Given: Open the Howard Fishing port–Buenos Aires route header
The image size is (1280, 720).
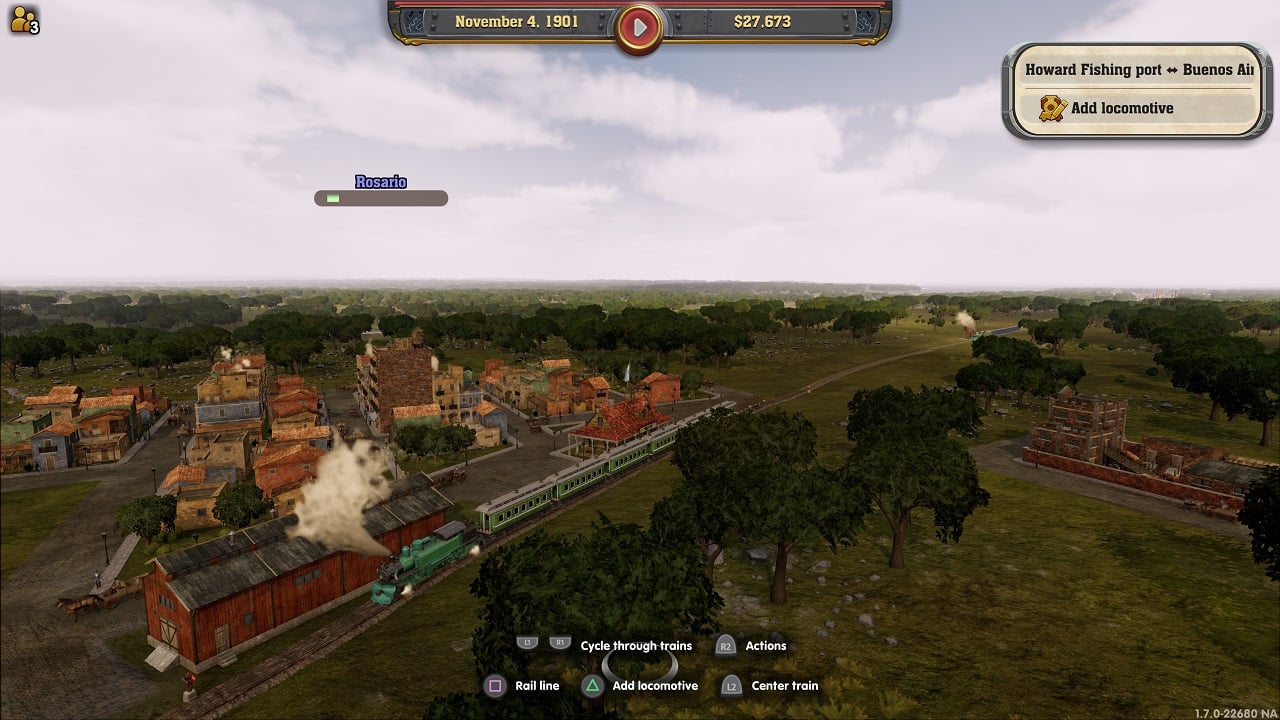Looking at the screenshot, I should [x=1138, y=70].
